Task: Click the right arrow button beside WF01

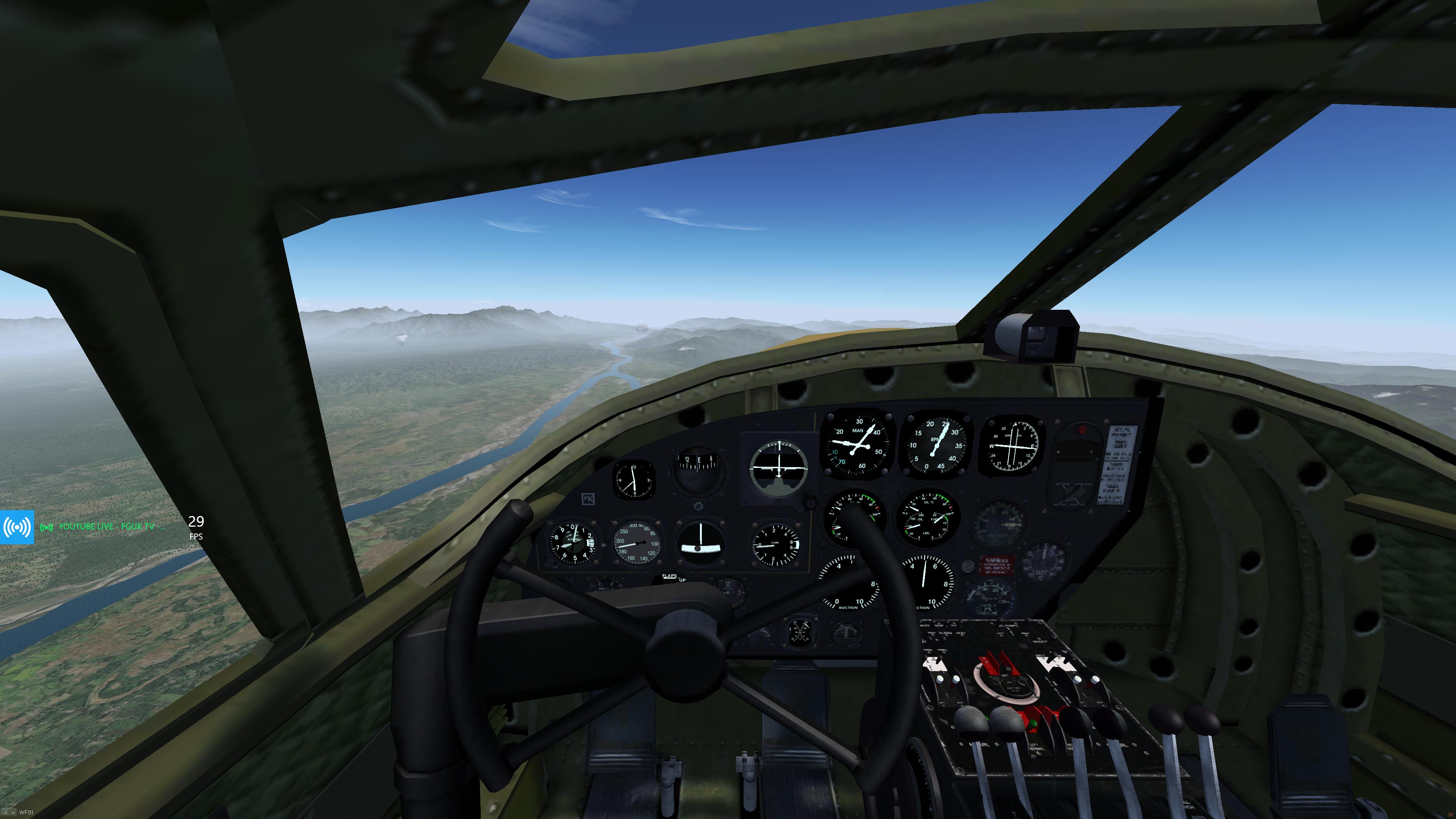Action: pos(13,813)
